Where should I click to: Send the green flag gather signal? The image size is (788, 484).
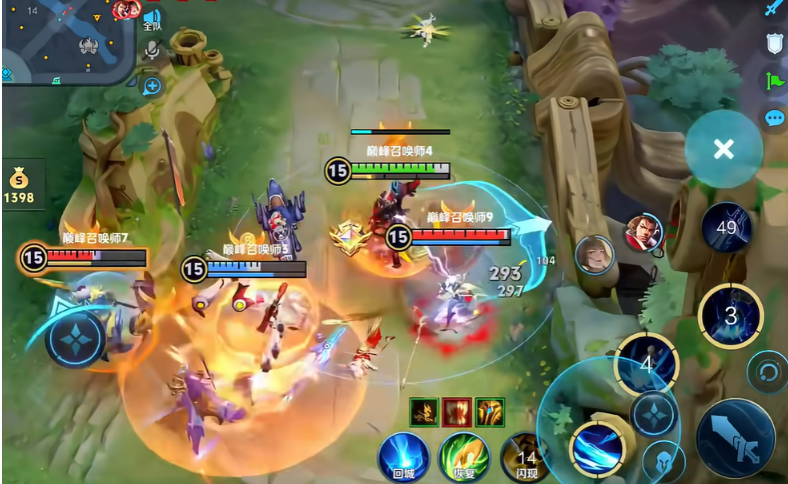click(775, 81)
